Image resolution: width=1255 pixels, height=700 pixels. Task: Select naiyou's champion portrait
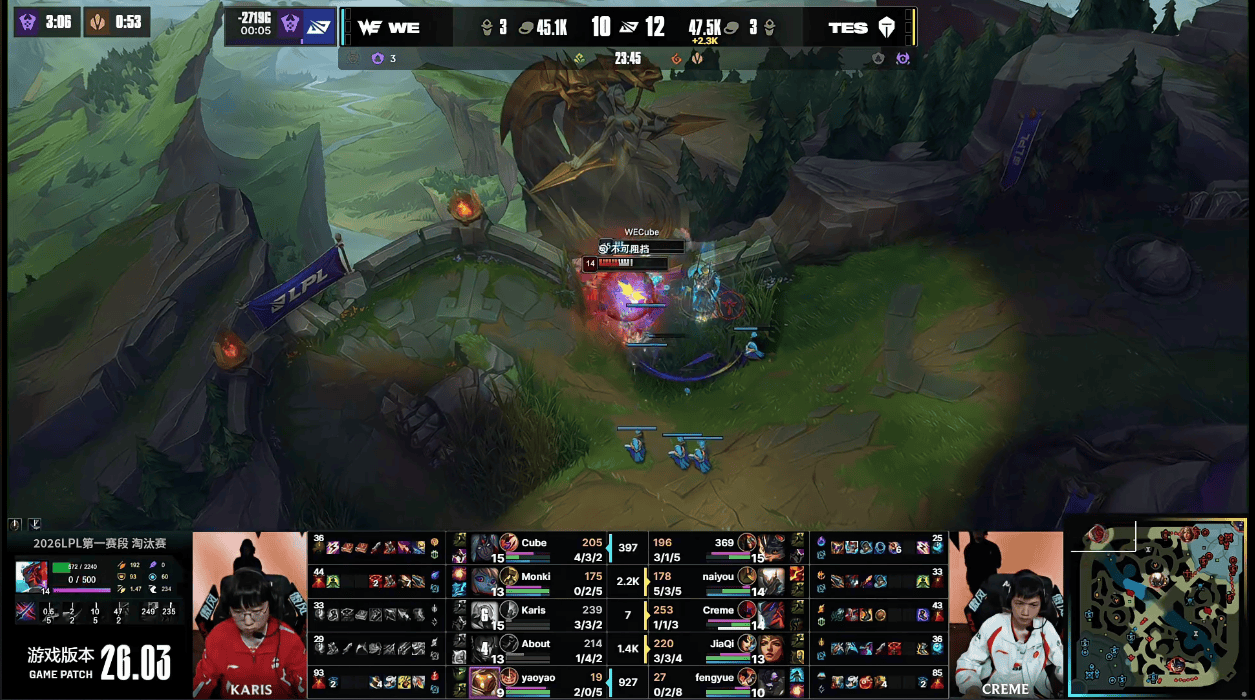tap(771, 580)
